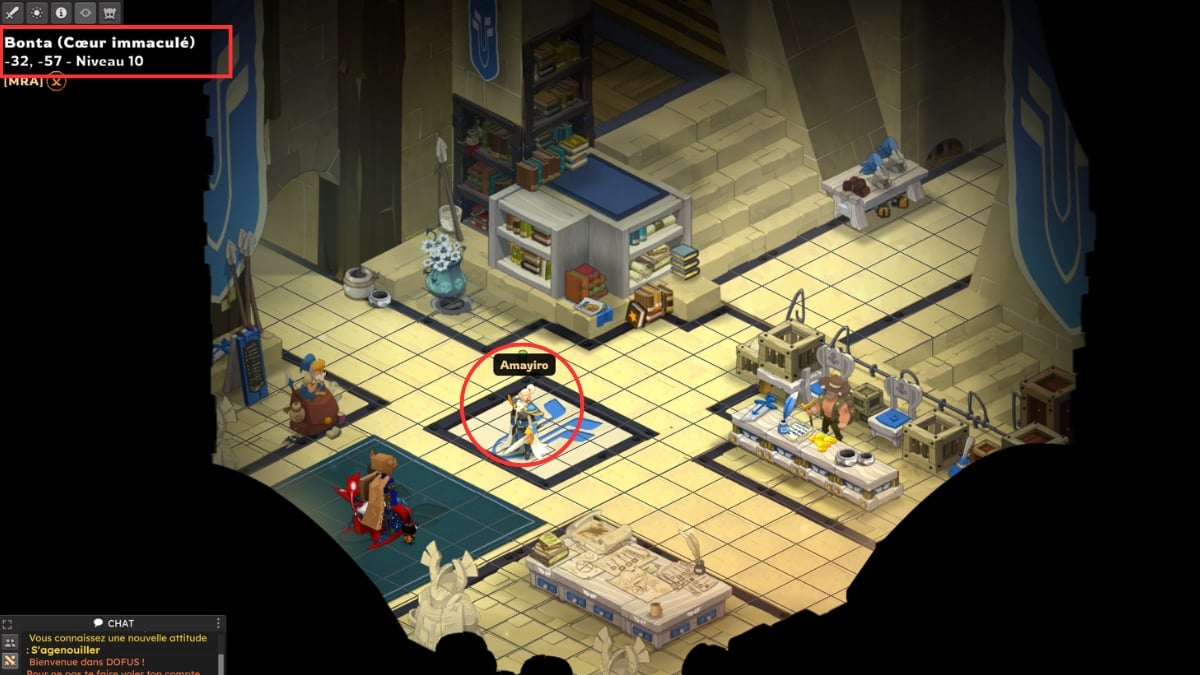The width and height of the screenshot is (1200, 675).
Task: Open the chat options three-dot menu
Action: pos(219,623)
